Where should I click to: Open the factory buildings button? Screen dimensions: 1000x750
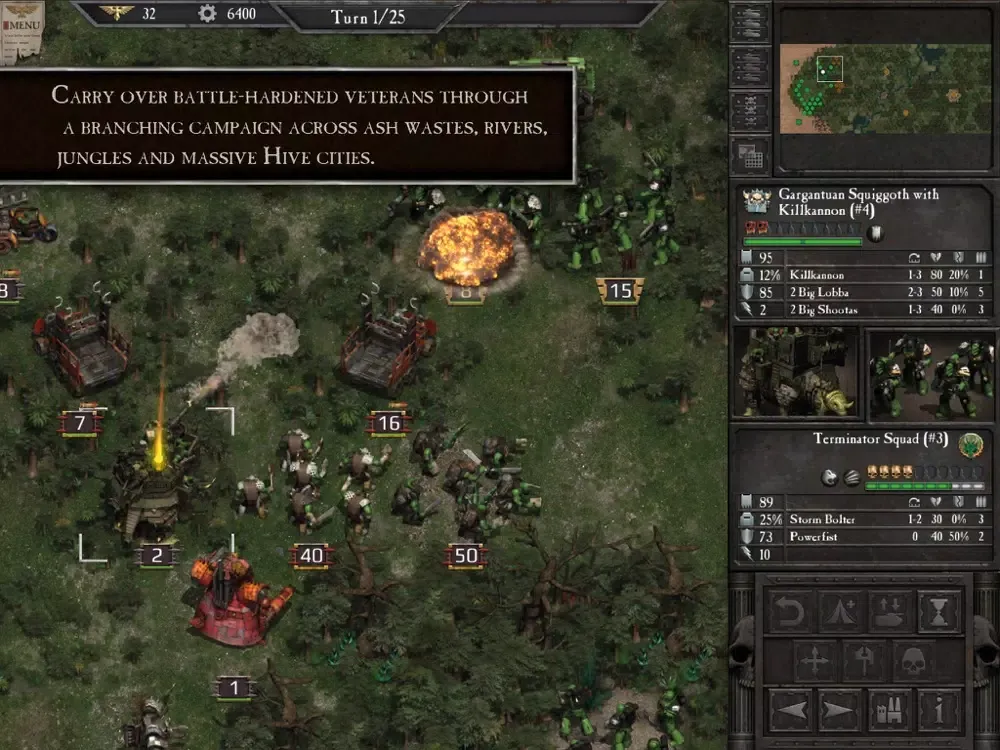(890, 711)
